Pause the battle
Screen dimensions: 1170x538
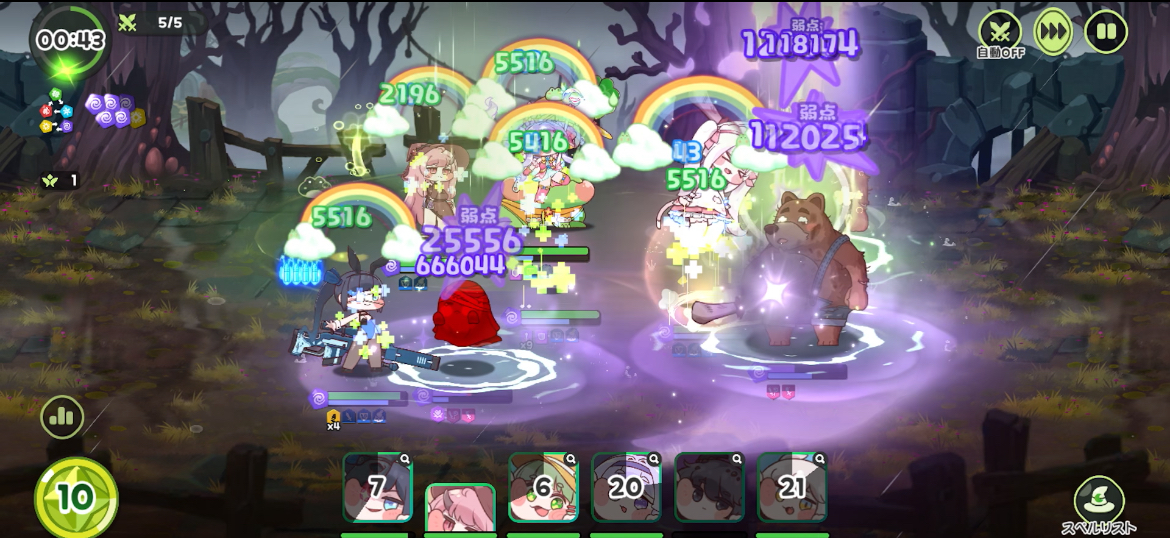(1105, 31)
